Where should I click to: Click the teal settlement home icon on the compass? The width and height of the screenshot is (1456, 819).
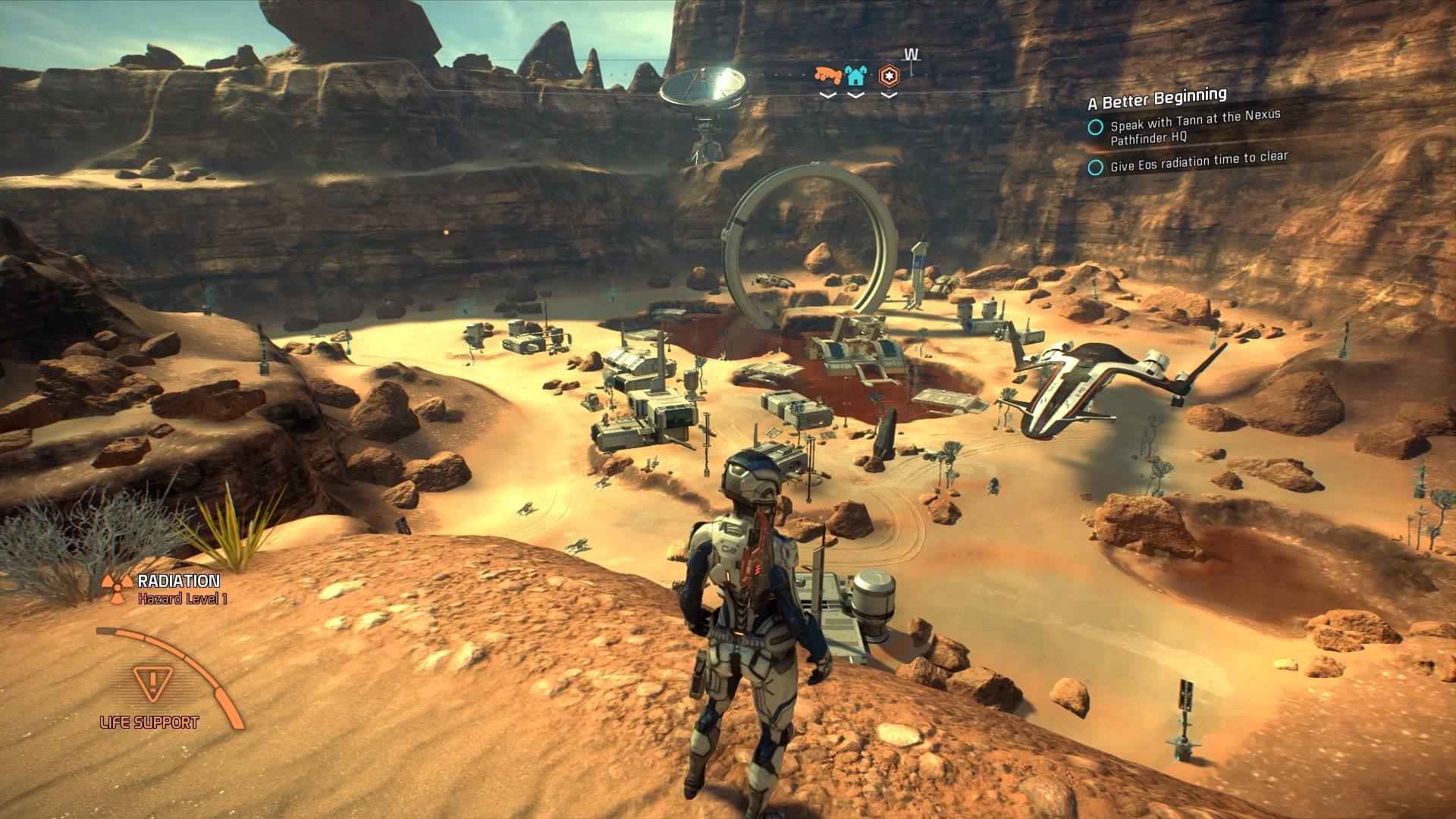click(857, 77)
